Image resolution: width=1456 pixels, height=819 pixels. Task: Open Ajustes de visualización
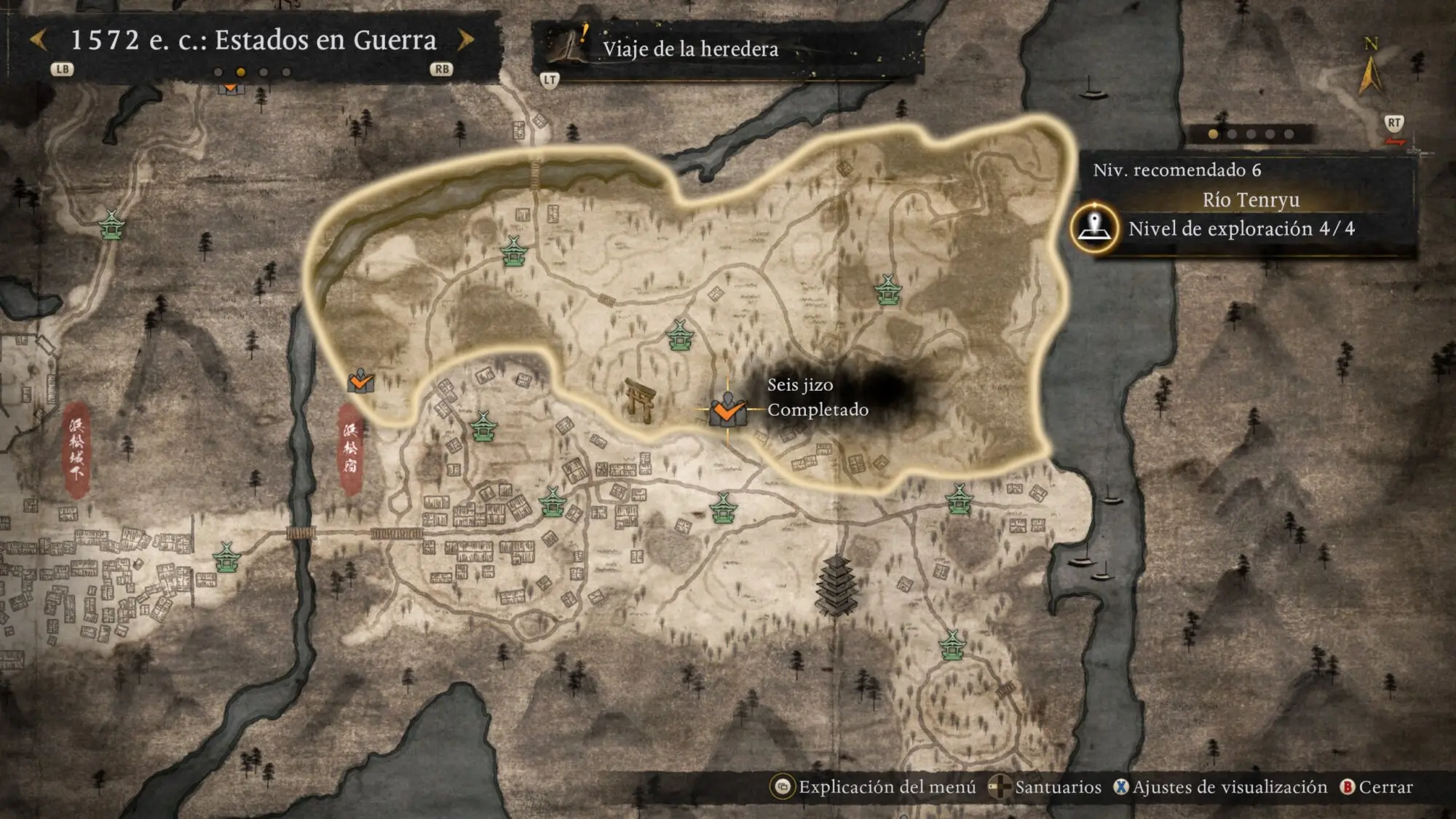point(1221,787)
